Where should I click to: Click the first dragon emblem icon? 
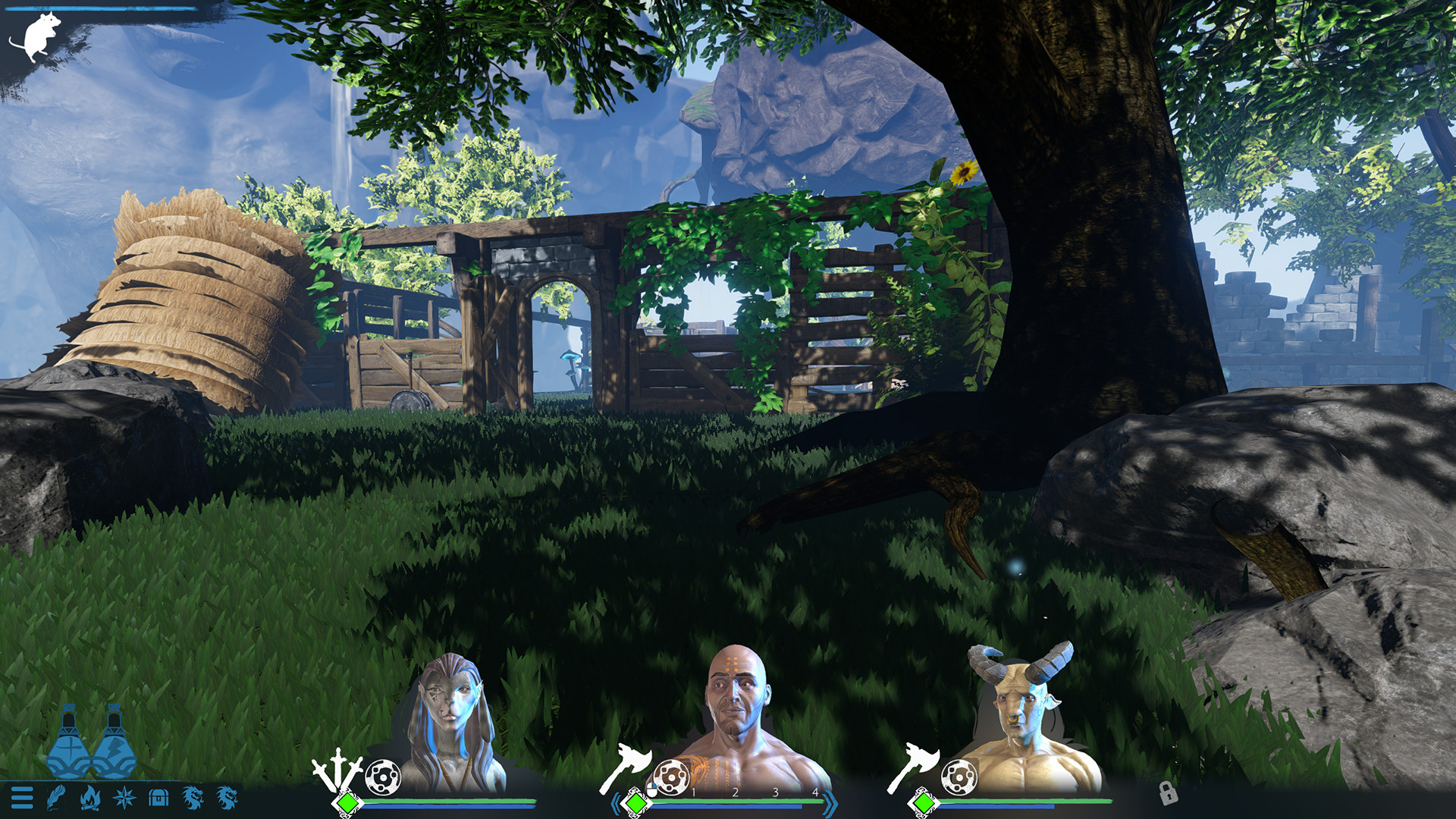[x=191, y=798]
